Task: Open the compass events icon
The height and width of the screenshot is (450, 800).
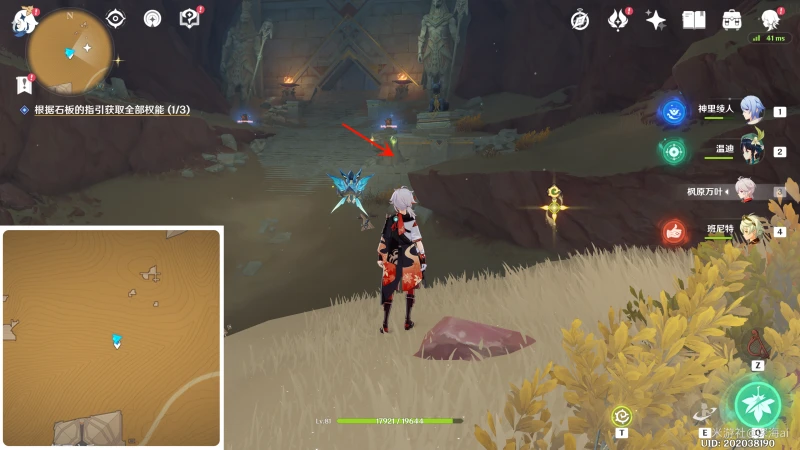Action: coord(580,19)
